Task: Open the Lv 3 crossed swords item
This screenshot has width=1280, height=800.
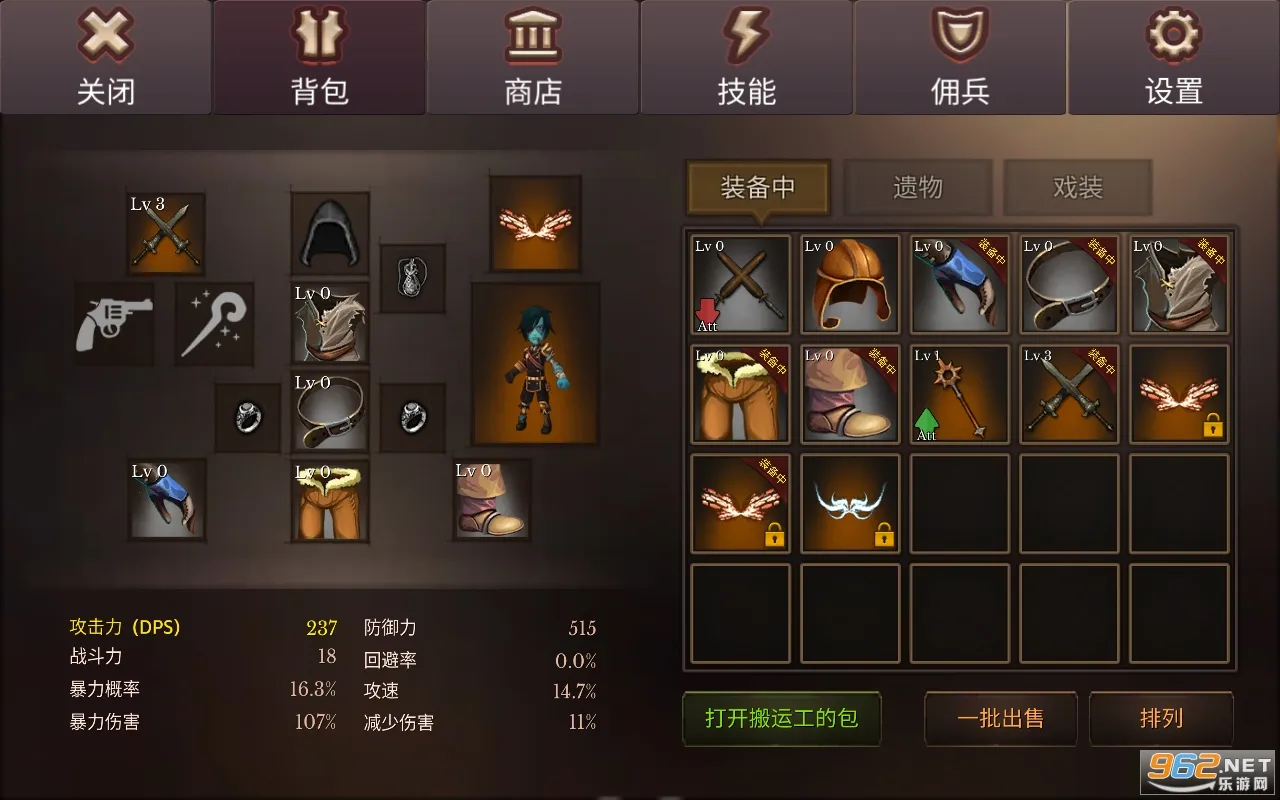Action: [x=166, y=232]
